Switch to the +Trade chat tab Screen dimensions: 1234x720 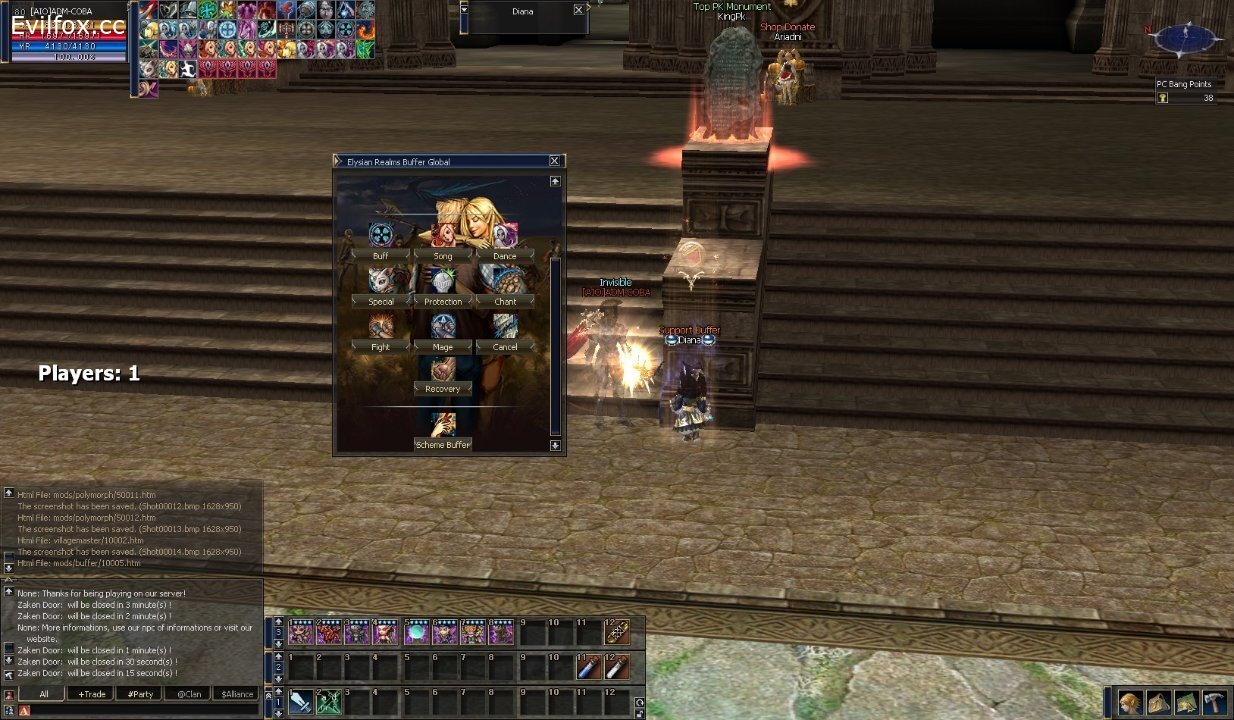pyautogui.click(x=92, y=694)
